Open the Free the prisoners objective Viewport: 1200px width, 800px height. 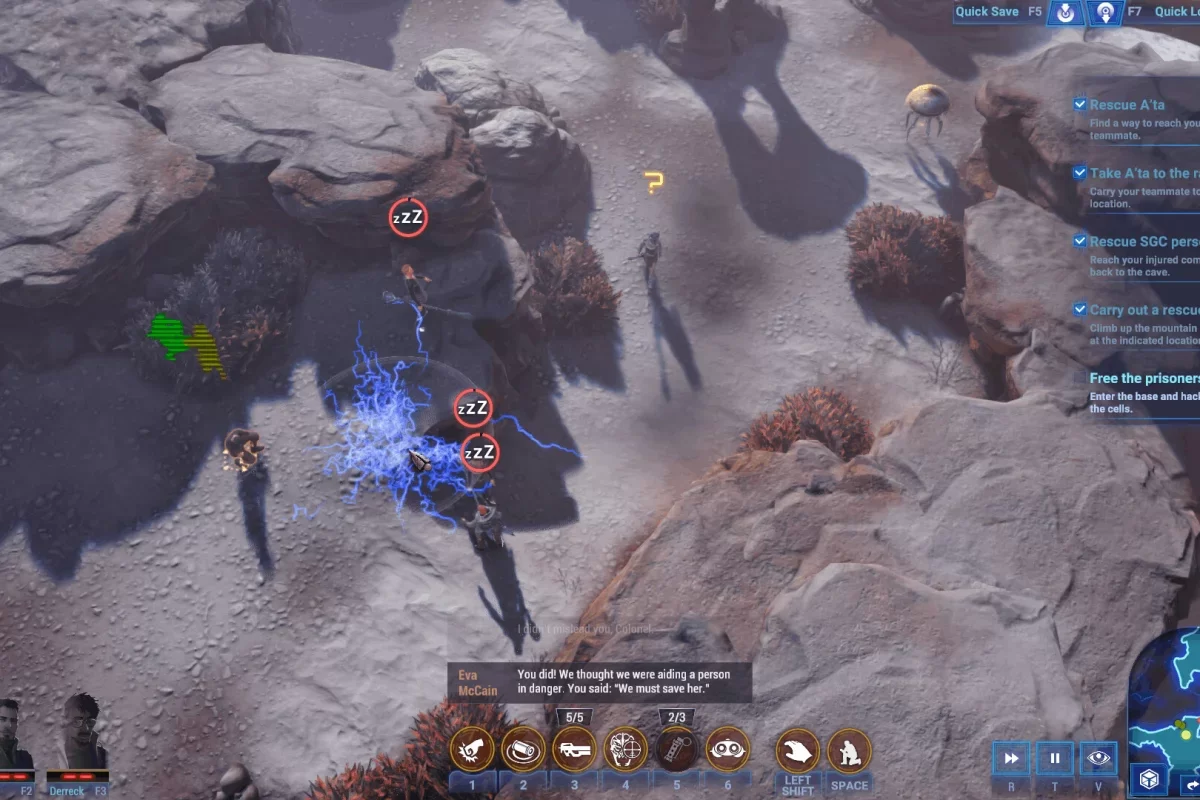1143,378
